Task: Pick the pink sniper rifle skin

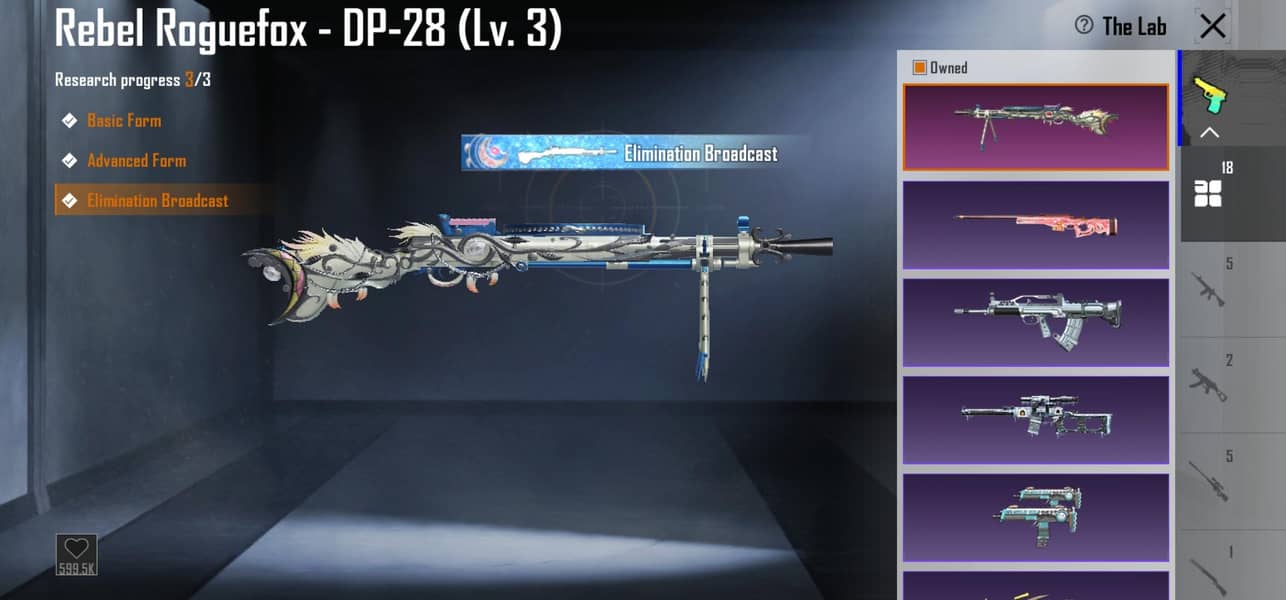Action: click(1035, 224)
